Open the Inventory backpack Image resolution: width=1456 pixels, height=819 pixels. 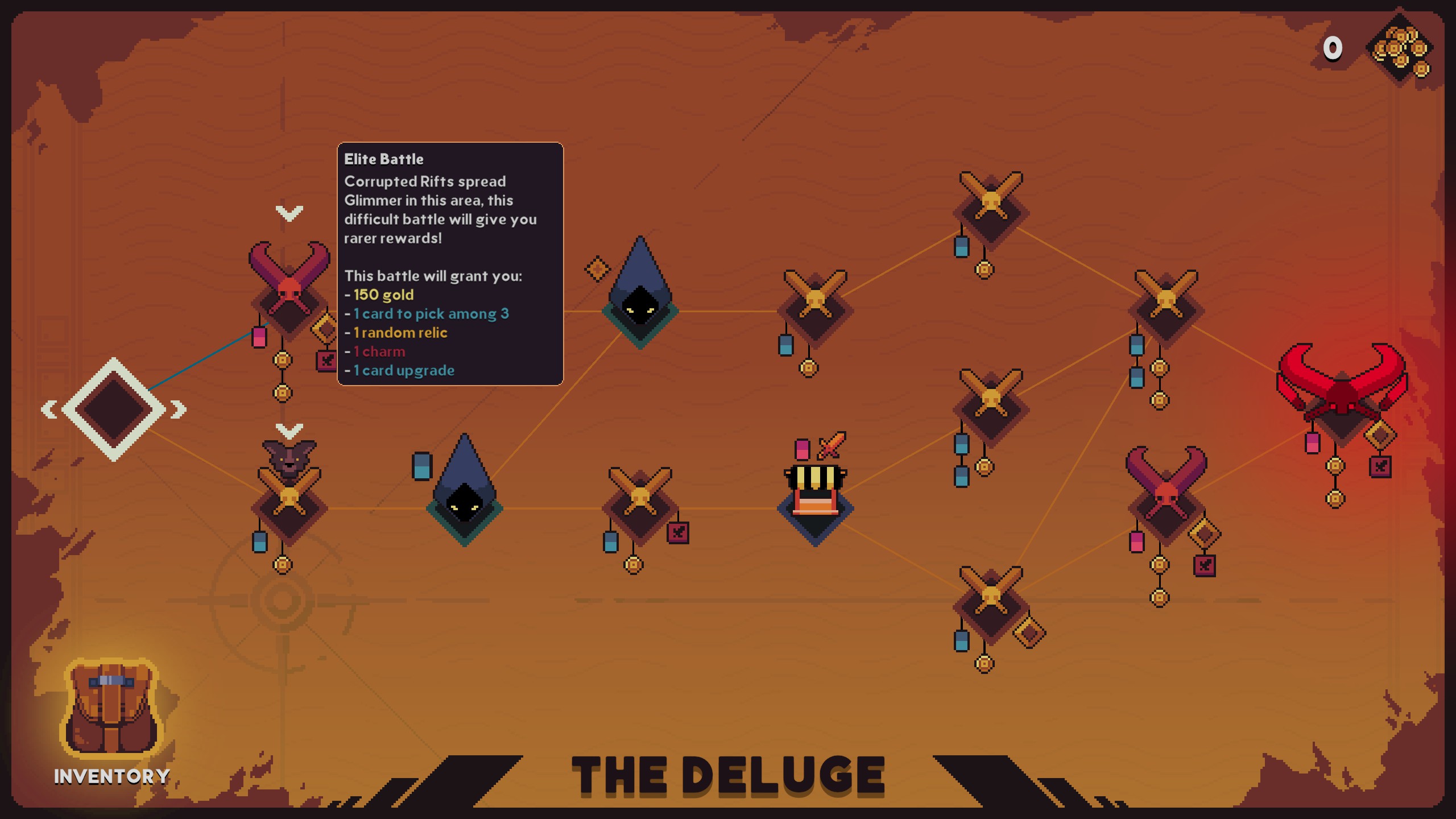[111, 711]
